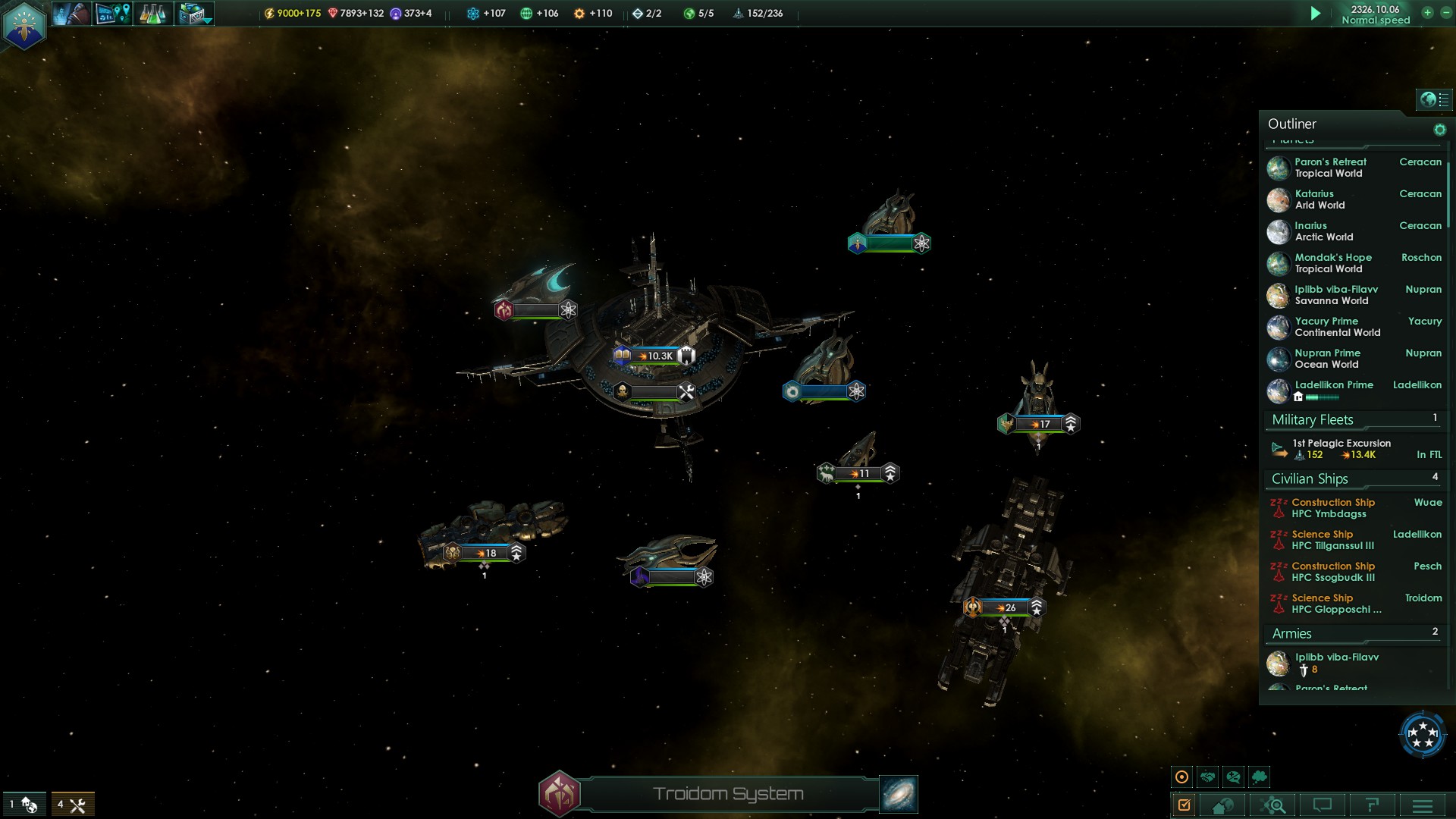Select the Iplibb viba-Filavv army entry
This screenshot has width=1456, height=819.
click(x=1336, y=663)
